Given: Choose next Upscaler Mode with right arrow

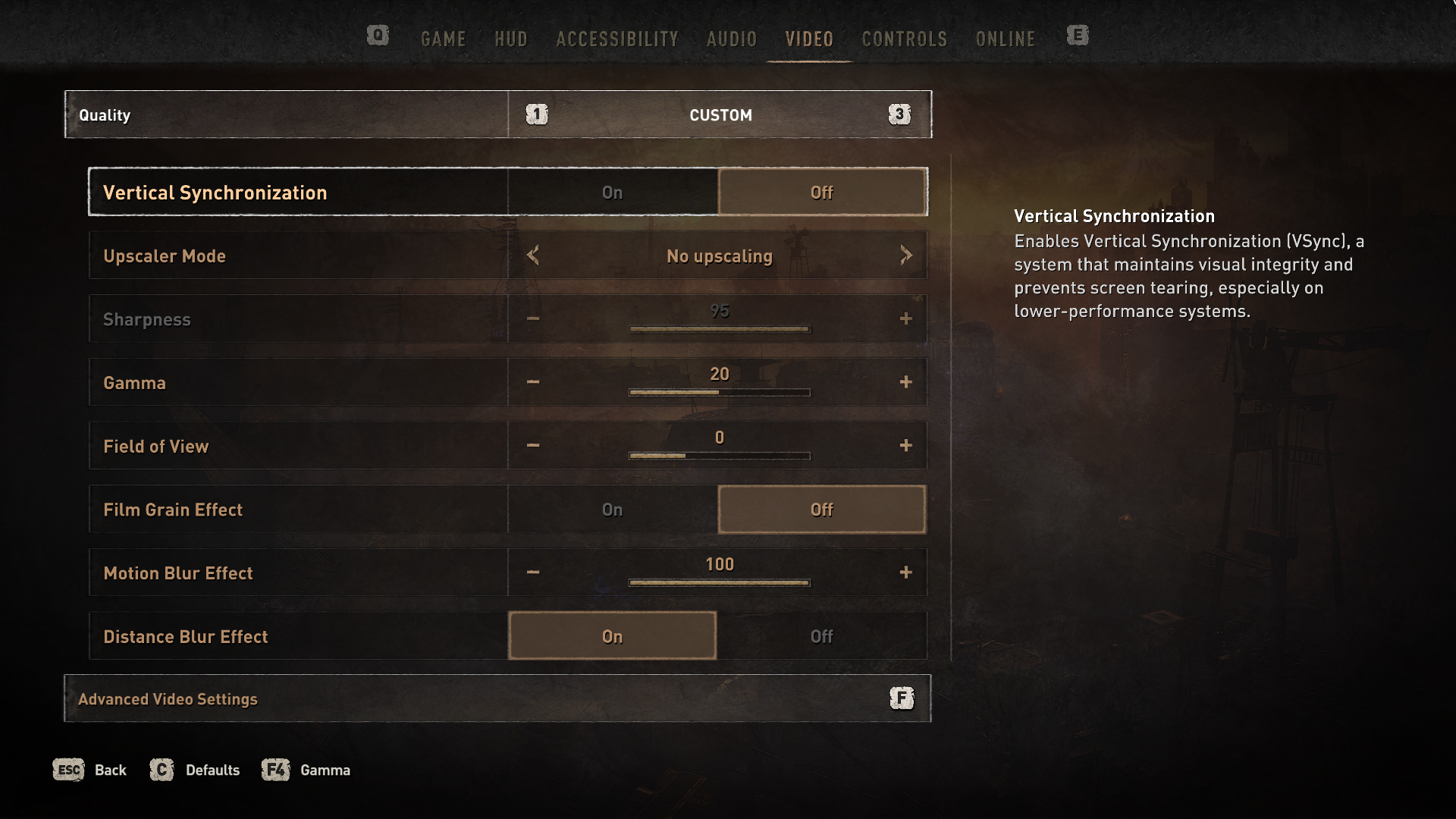Looking at the screenshot, I should click(x=905, y=256).
